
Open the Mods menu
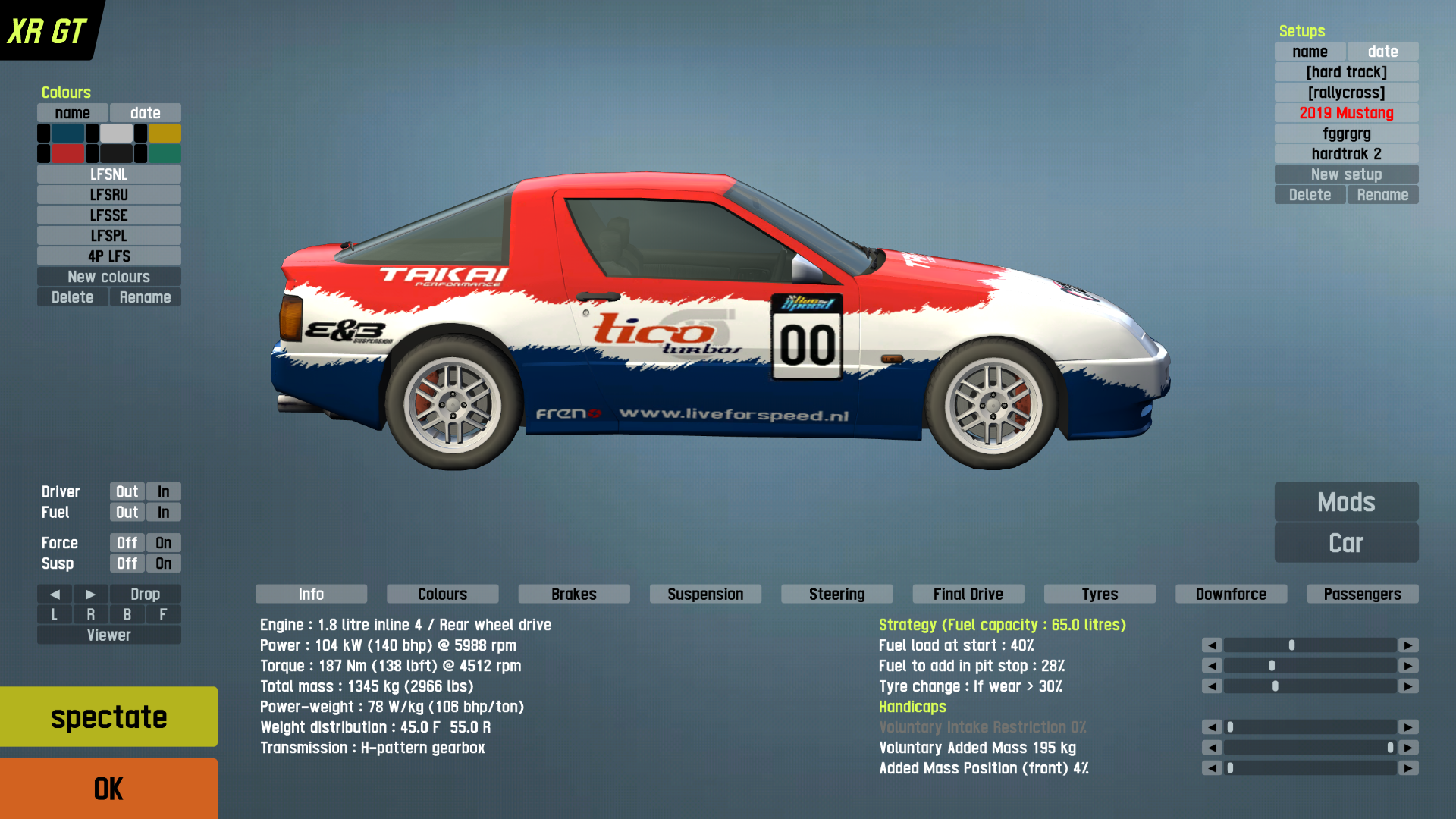(1346, 502)
